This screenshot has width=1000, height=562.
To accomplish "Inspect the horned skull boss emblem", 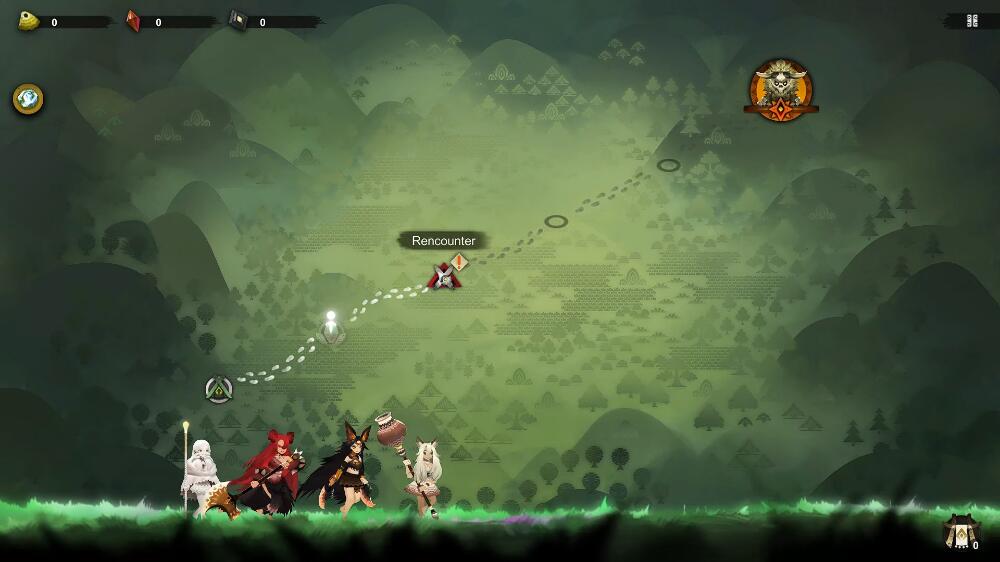I will tap(780, 90).
